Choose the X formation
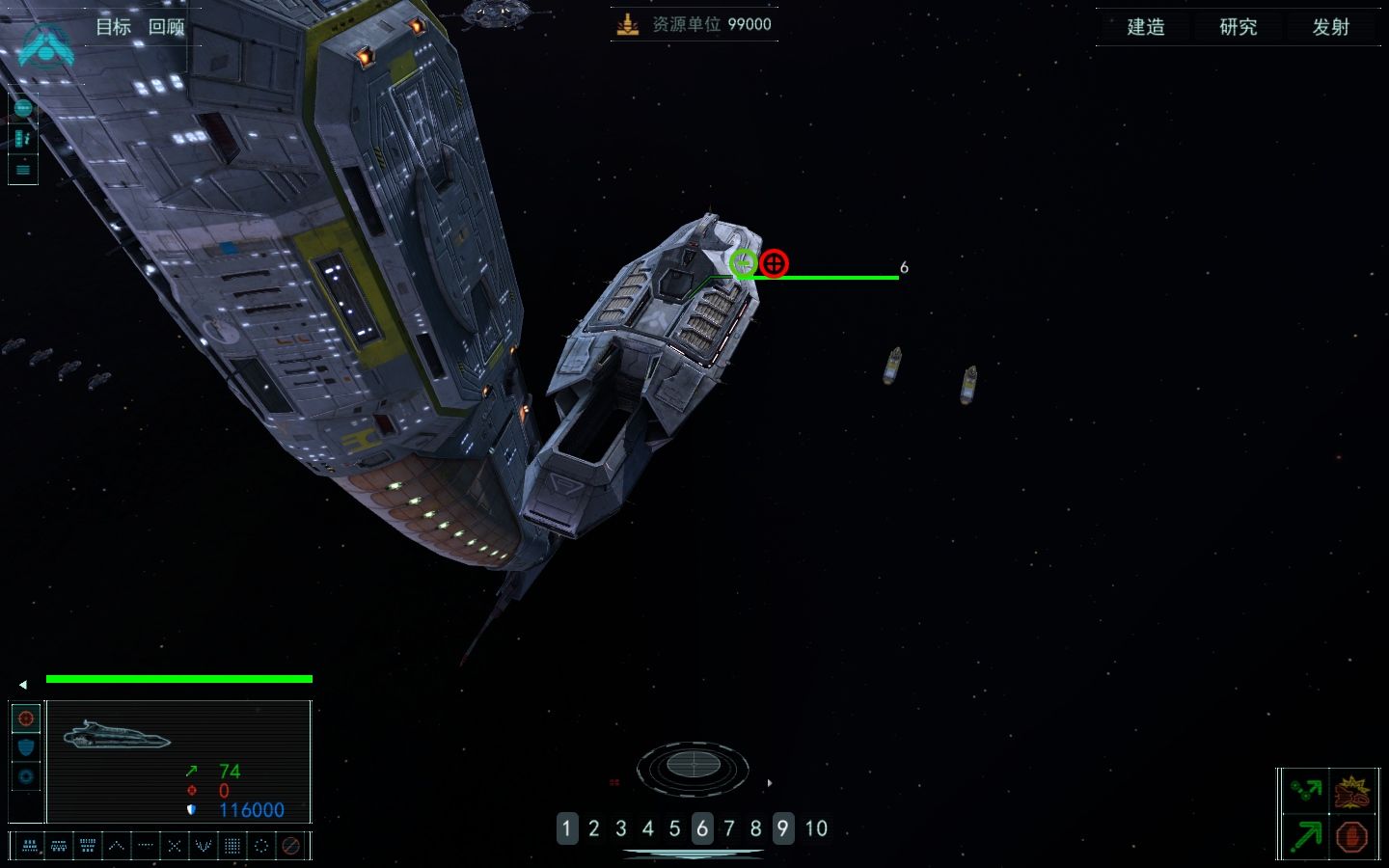This screenshot has width=1389, height=868. pos(175,846)
